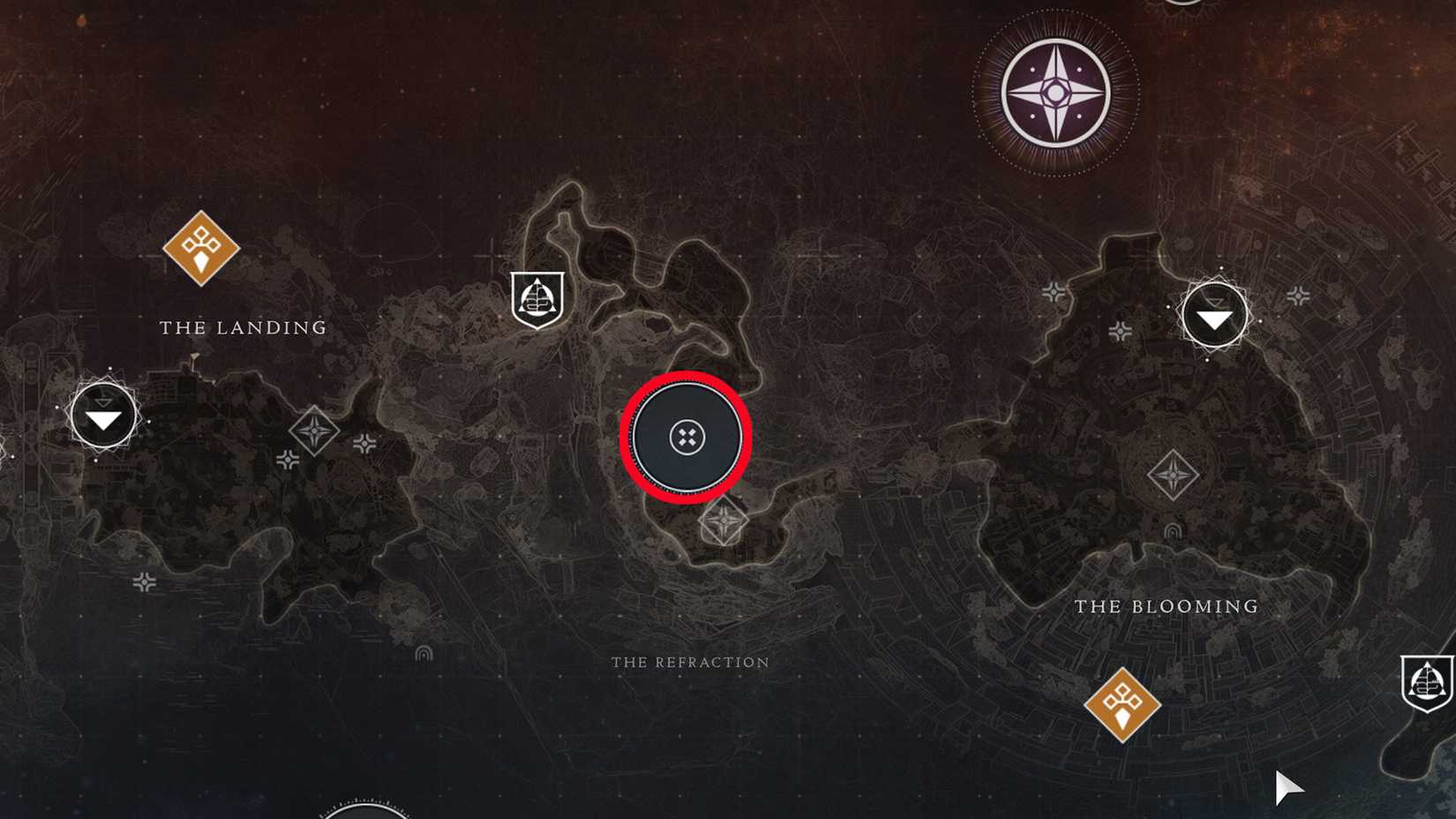The height and width of the screenshot is (819, 1456).
Task: Click the landing zone icon in The Blooming
Action: point(1213,315)
